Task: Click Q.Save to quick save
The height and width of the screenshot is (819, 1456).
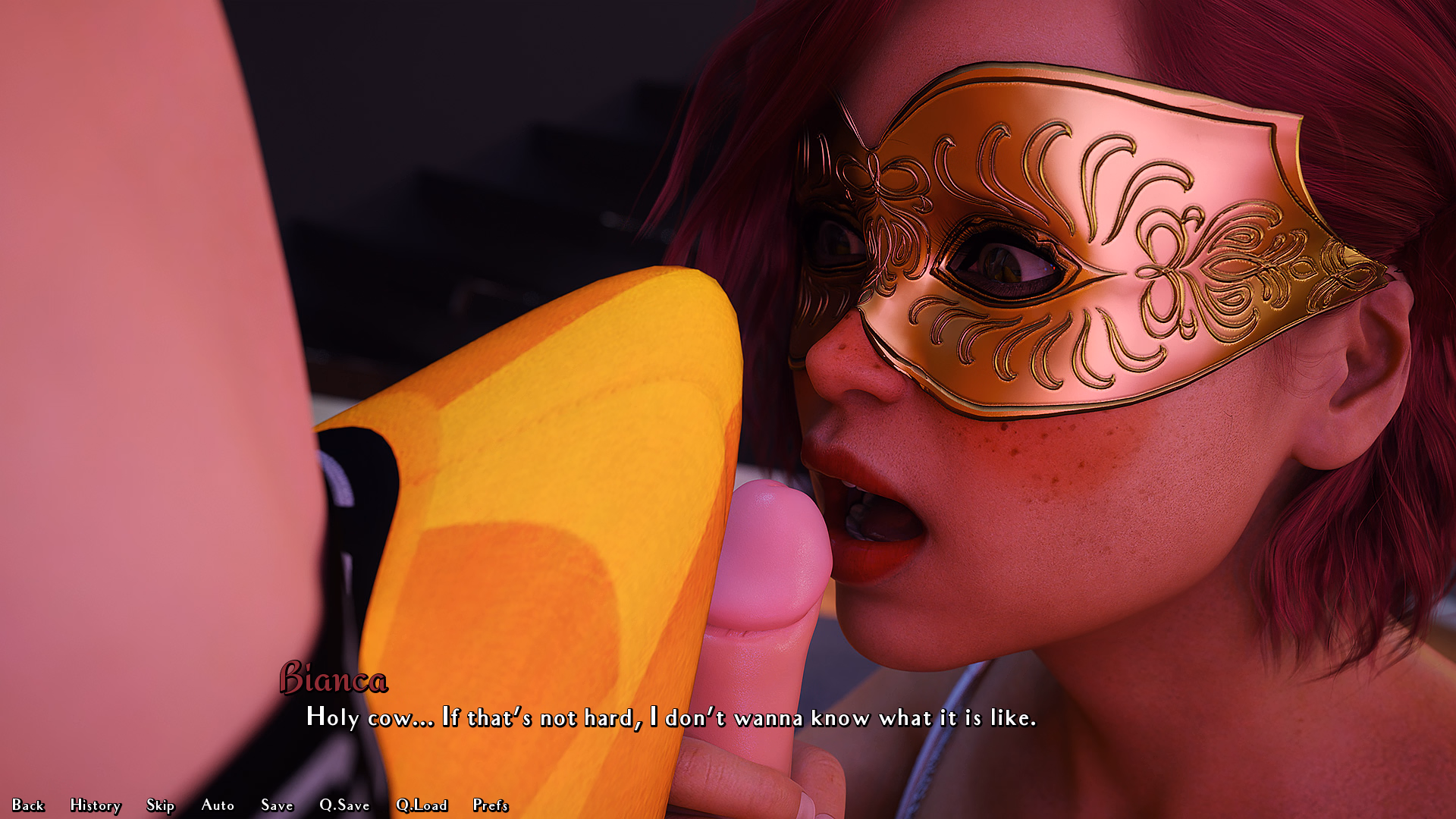Action: [x=344, y=805]
